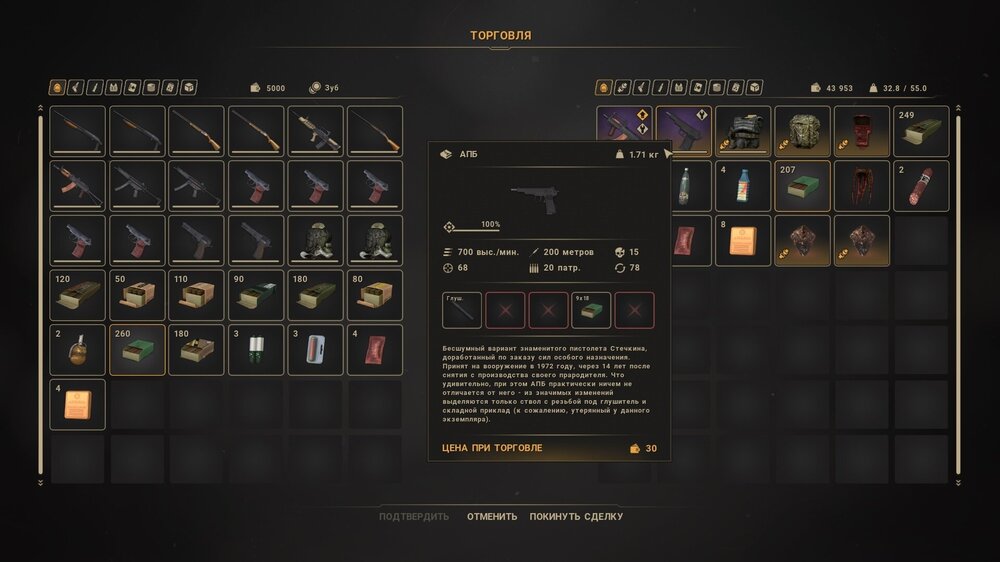
Task: Cancel the trade with Отменить
Action: [x=492, y=517]
